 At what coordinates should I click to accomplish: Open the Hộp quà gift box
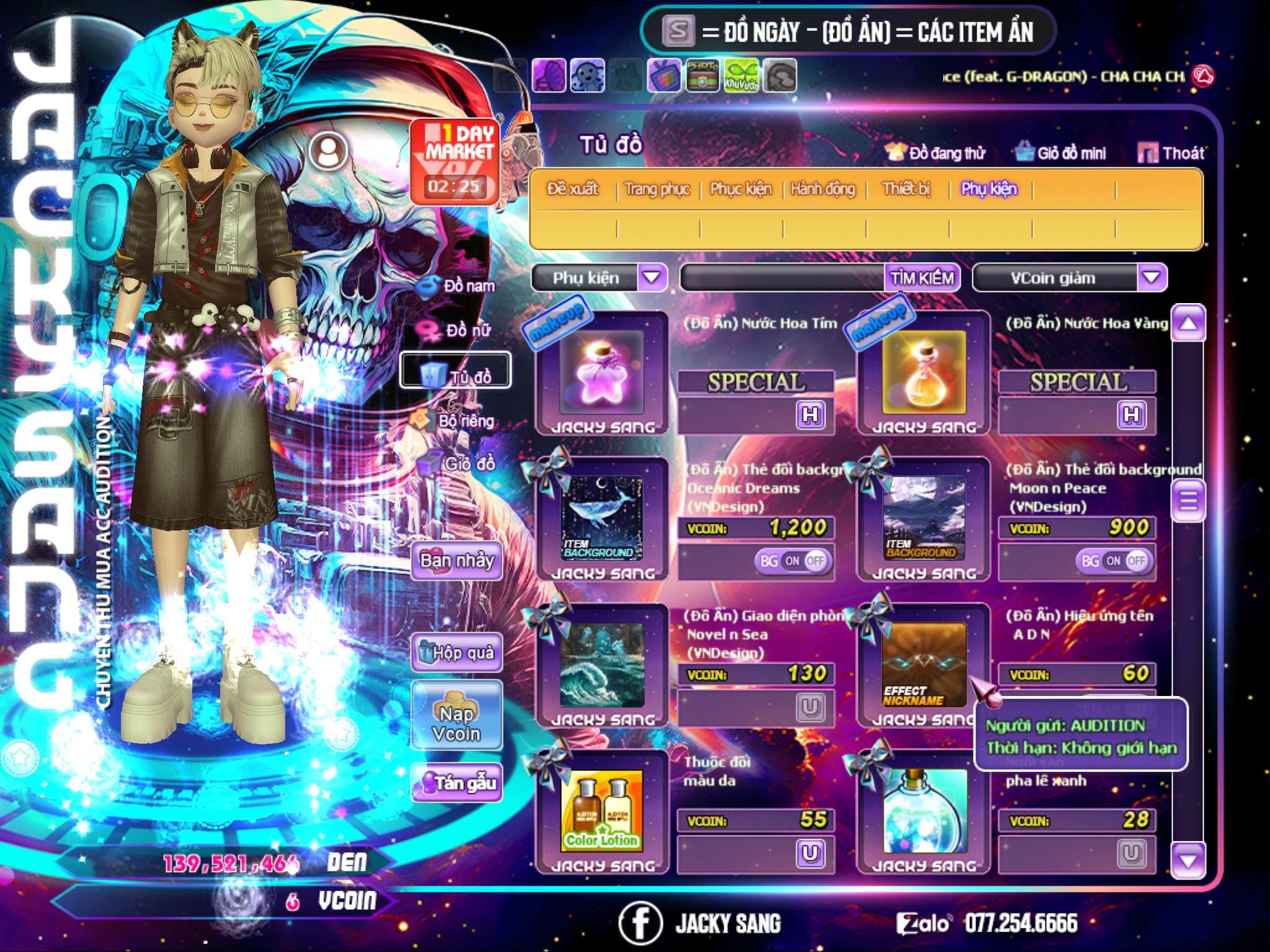pyautogui.click(x=456, y=653)
